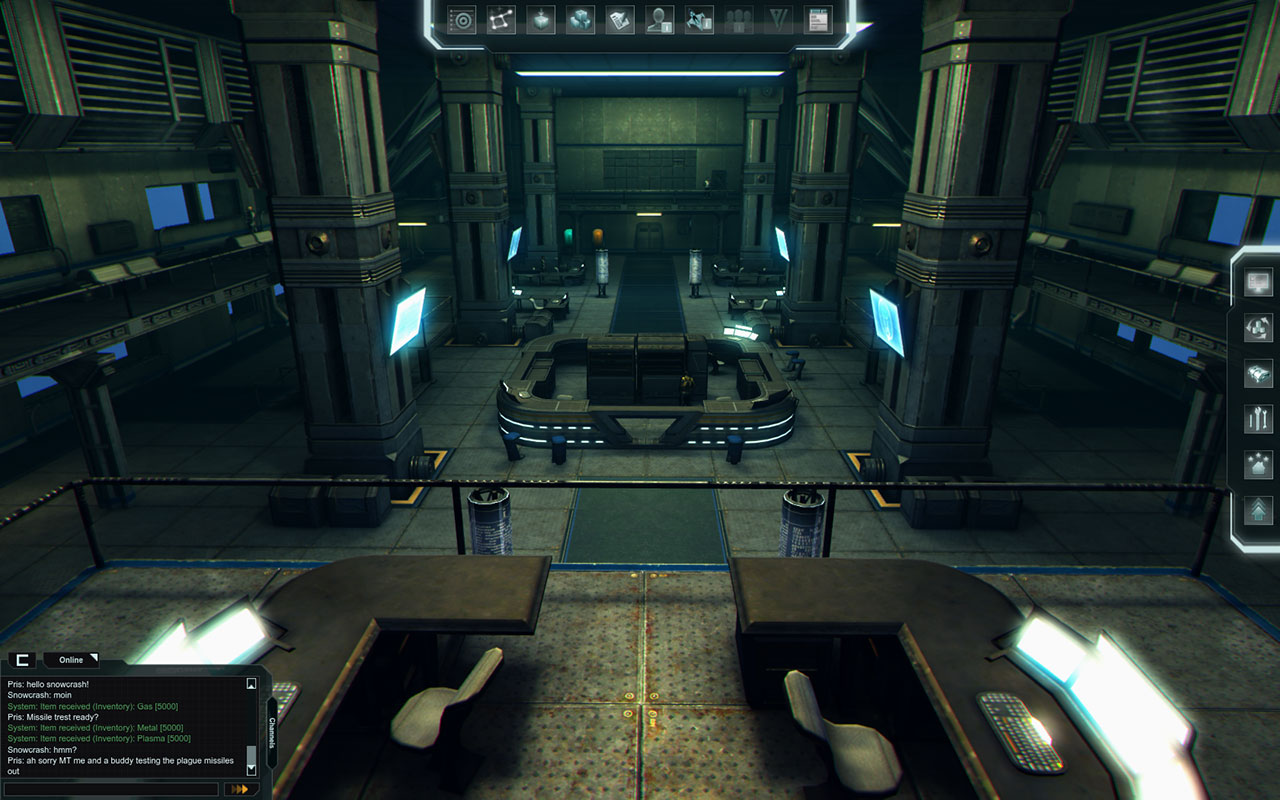Viewport: 1280px width, 800px height.
Task: Switch to the Online tab above the chat
Action: coord(71,659)
